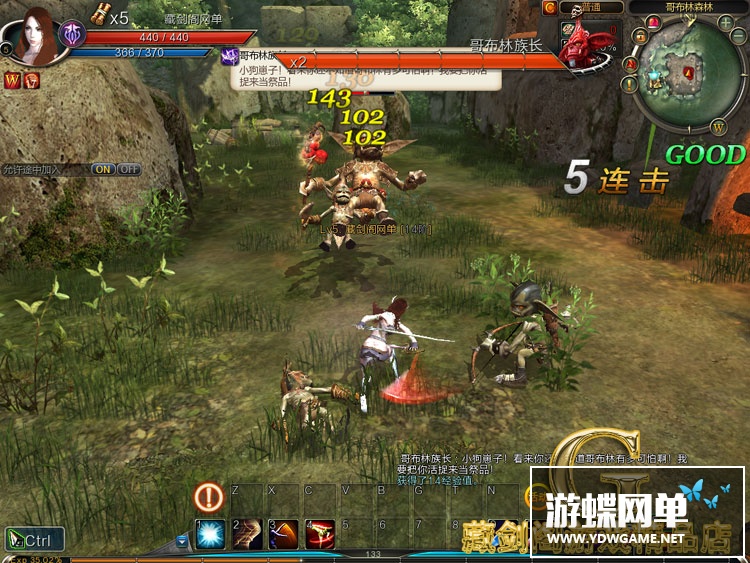Viewport: 750px width, 563px height.
Task: Zoom in the minimap with plus button
Action: click(x=725, y=22)
